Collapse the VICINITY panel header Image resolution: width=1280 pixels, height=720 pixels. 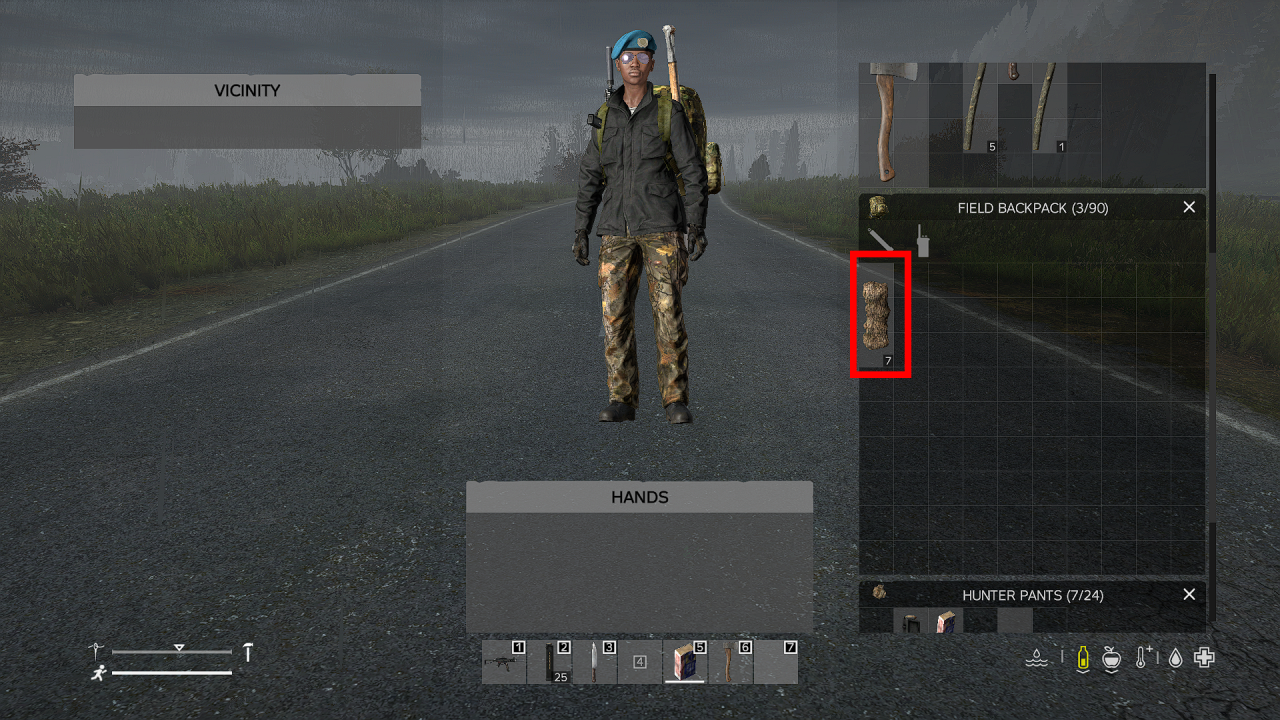(247, 90)
